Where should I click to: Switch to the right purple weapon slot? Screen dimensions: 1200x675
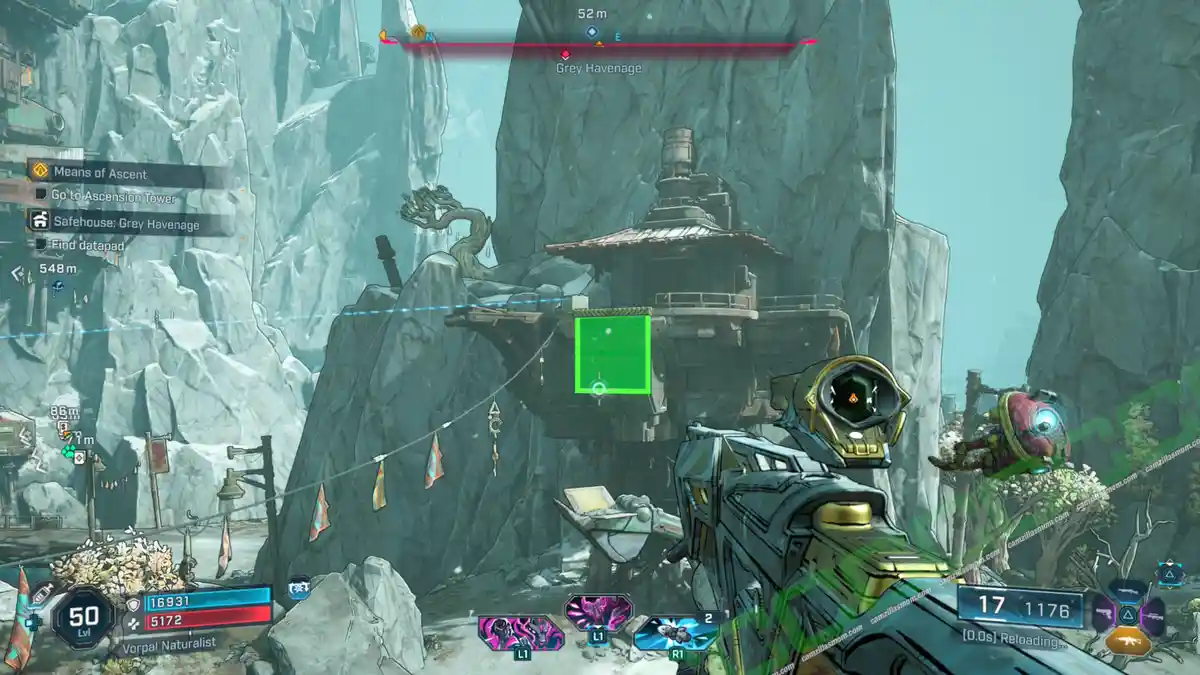[1153, 612]
